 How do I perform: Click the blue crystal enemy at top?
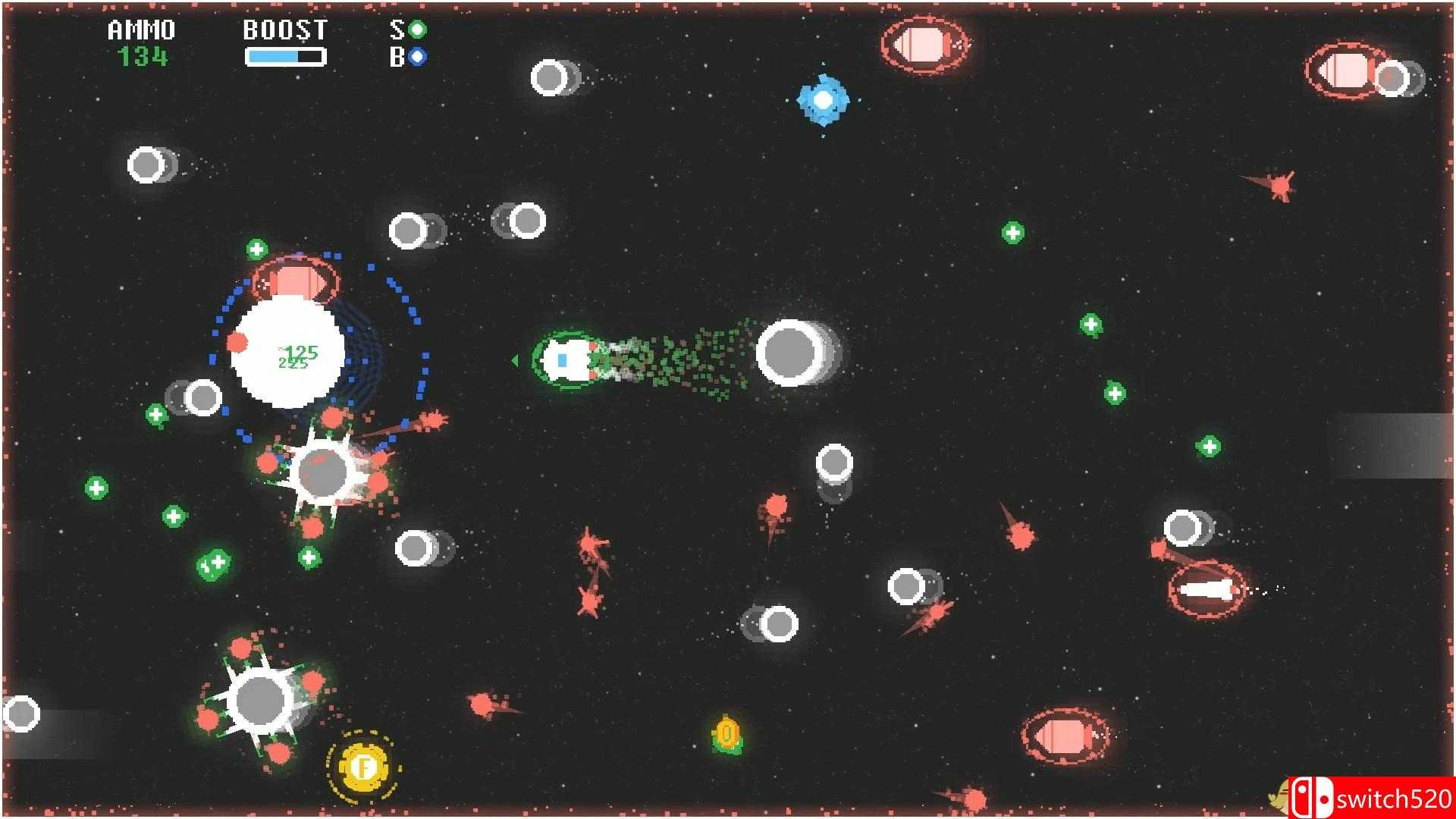point(825,99)
